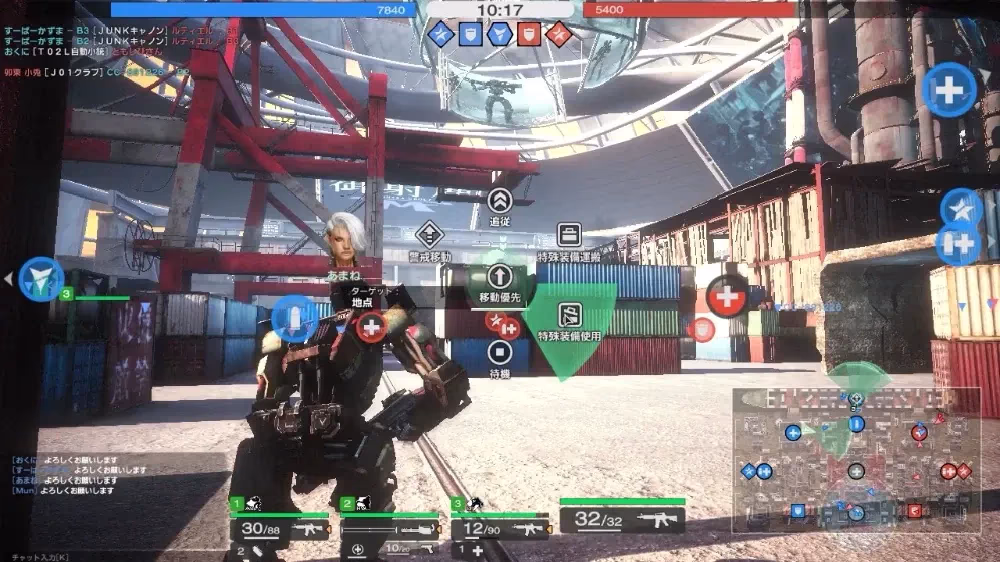Click the blue star objective marker
Screen dimensions: 1000x562
point(962,208)
